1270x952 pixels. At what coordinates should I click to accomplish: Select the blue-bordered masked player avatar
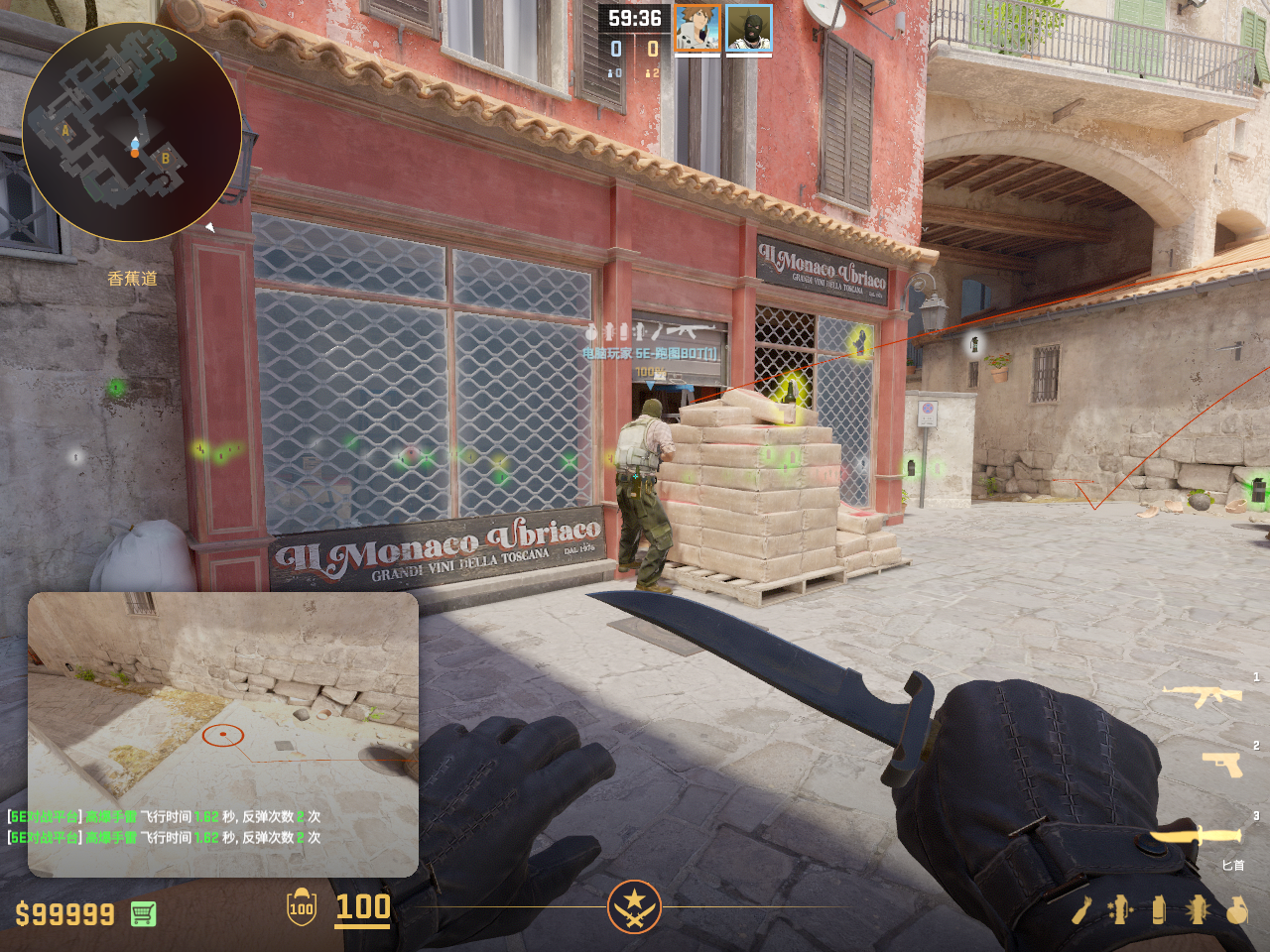749,29
